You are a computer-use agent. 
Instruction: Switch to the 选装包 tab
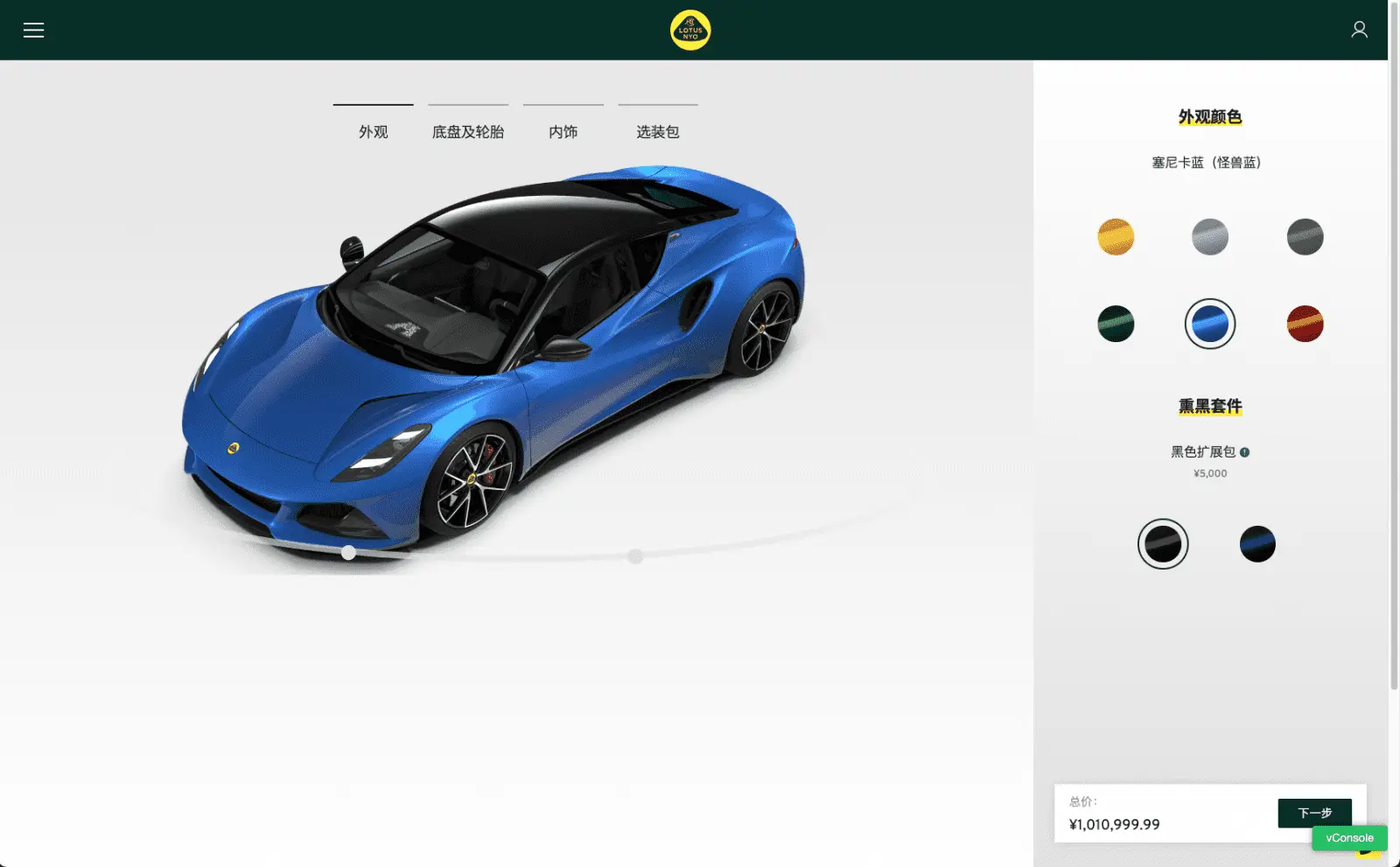click(x=657, y=131)
